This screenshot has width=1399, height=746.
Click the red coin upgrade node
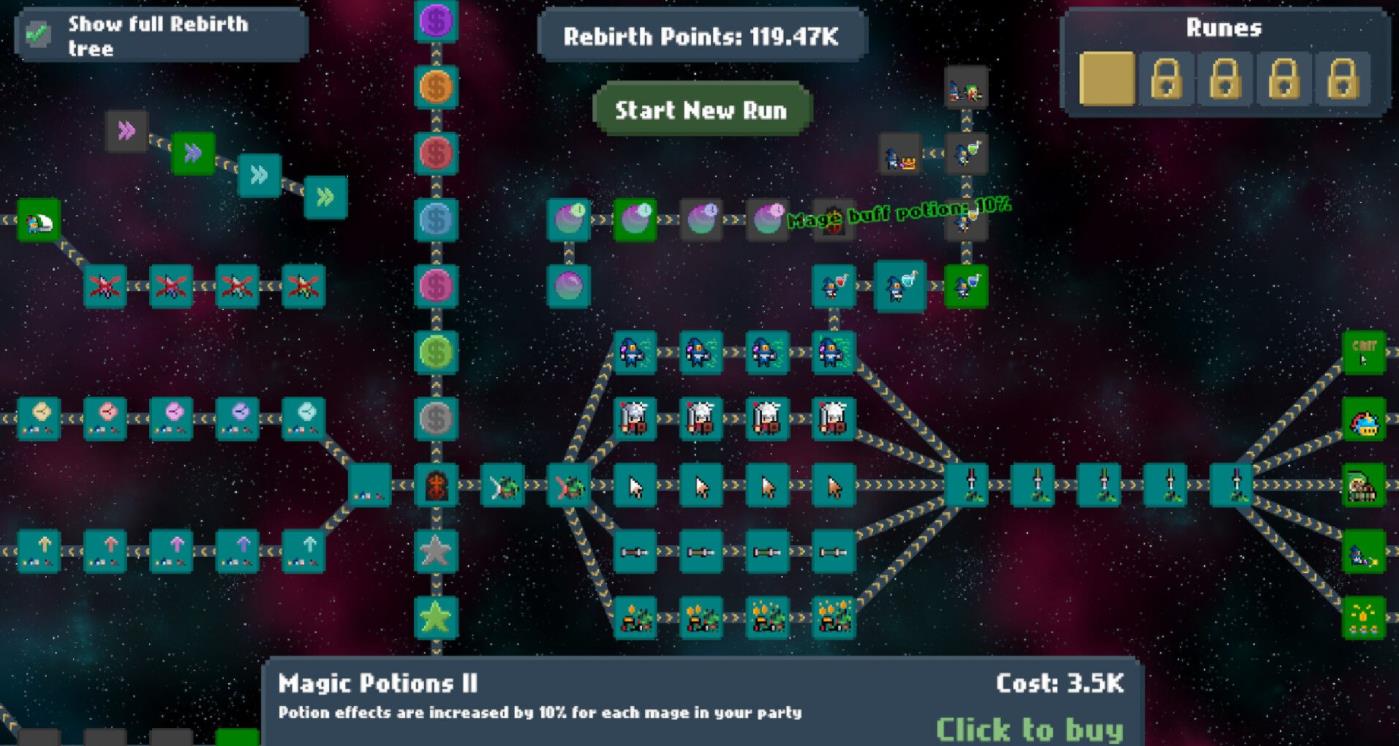click(x=436, y=153)
